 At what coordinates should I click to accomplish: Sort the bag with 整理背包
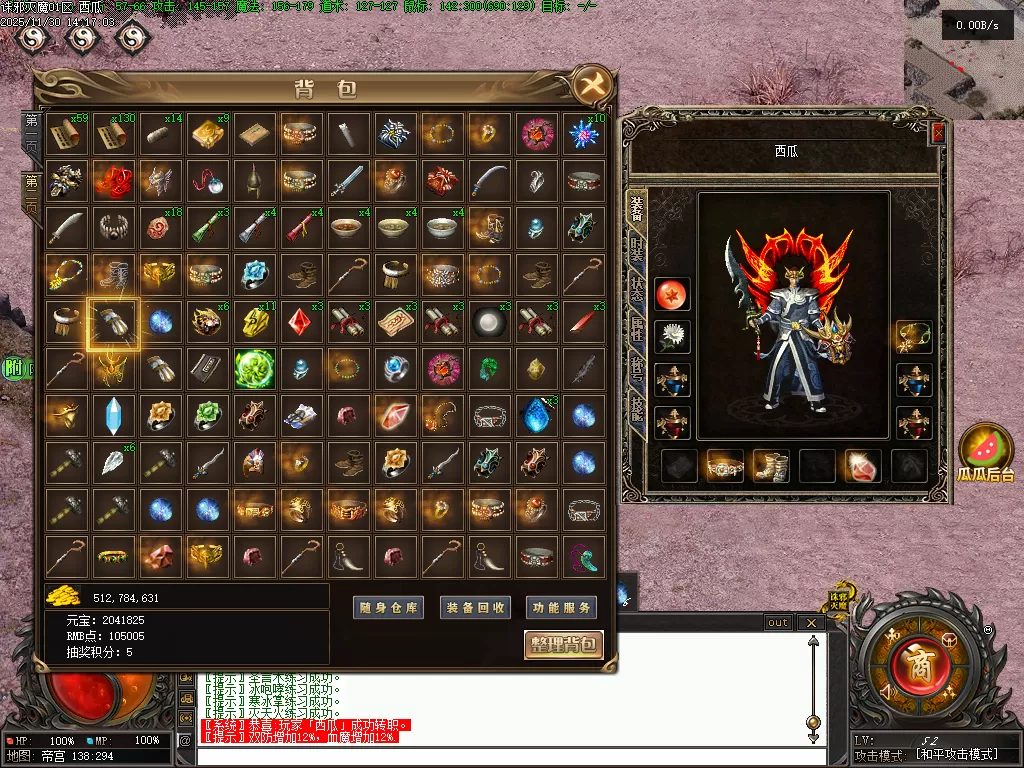[x=563, y=644]
